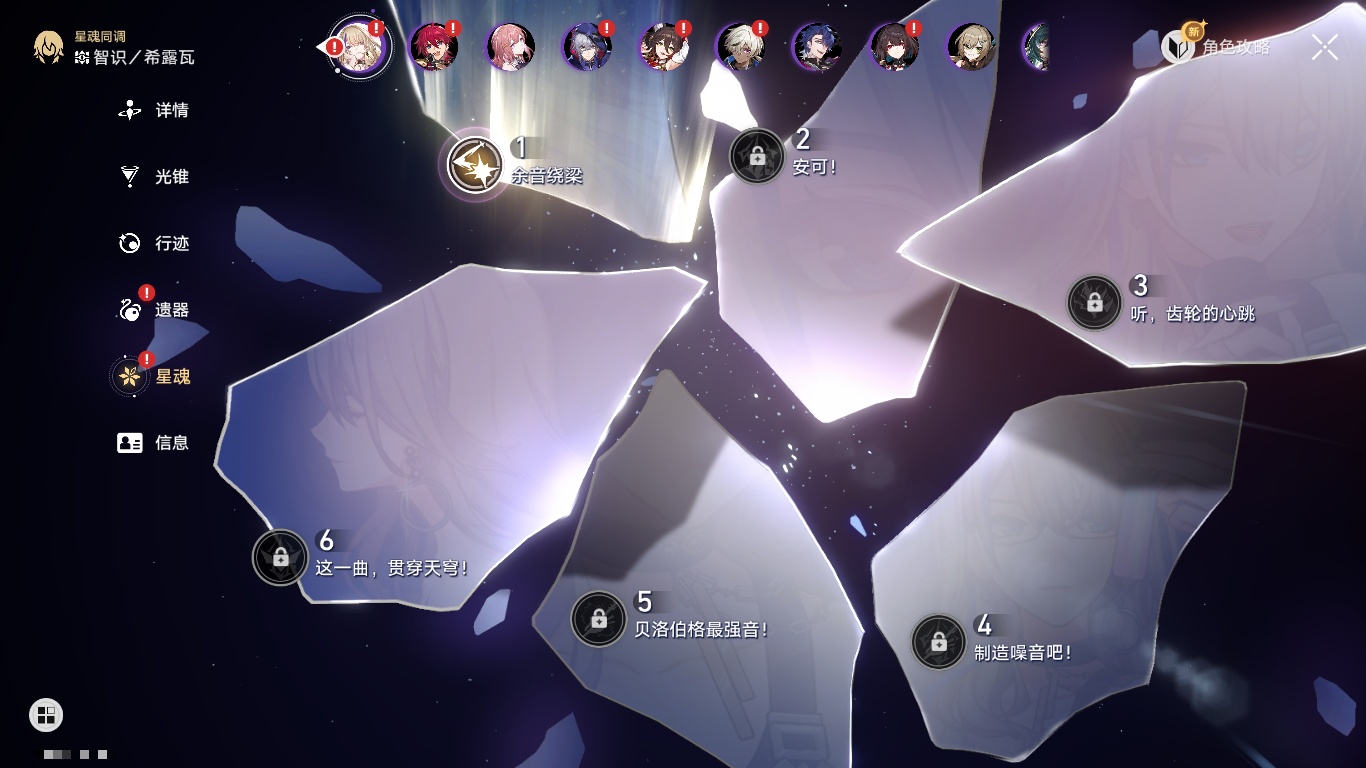Viewport: 1366px width, 768px height.
Task: Check locked eidolon 4 制造噪音吧！
Action: (938, 642)
